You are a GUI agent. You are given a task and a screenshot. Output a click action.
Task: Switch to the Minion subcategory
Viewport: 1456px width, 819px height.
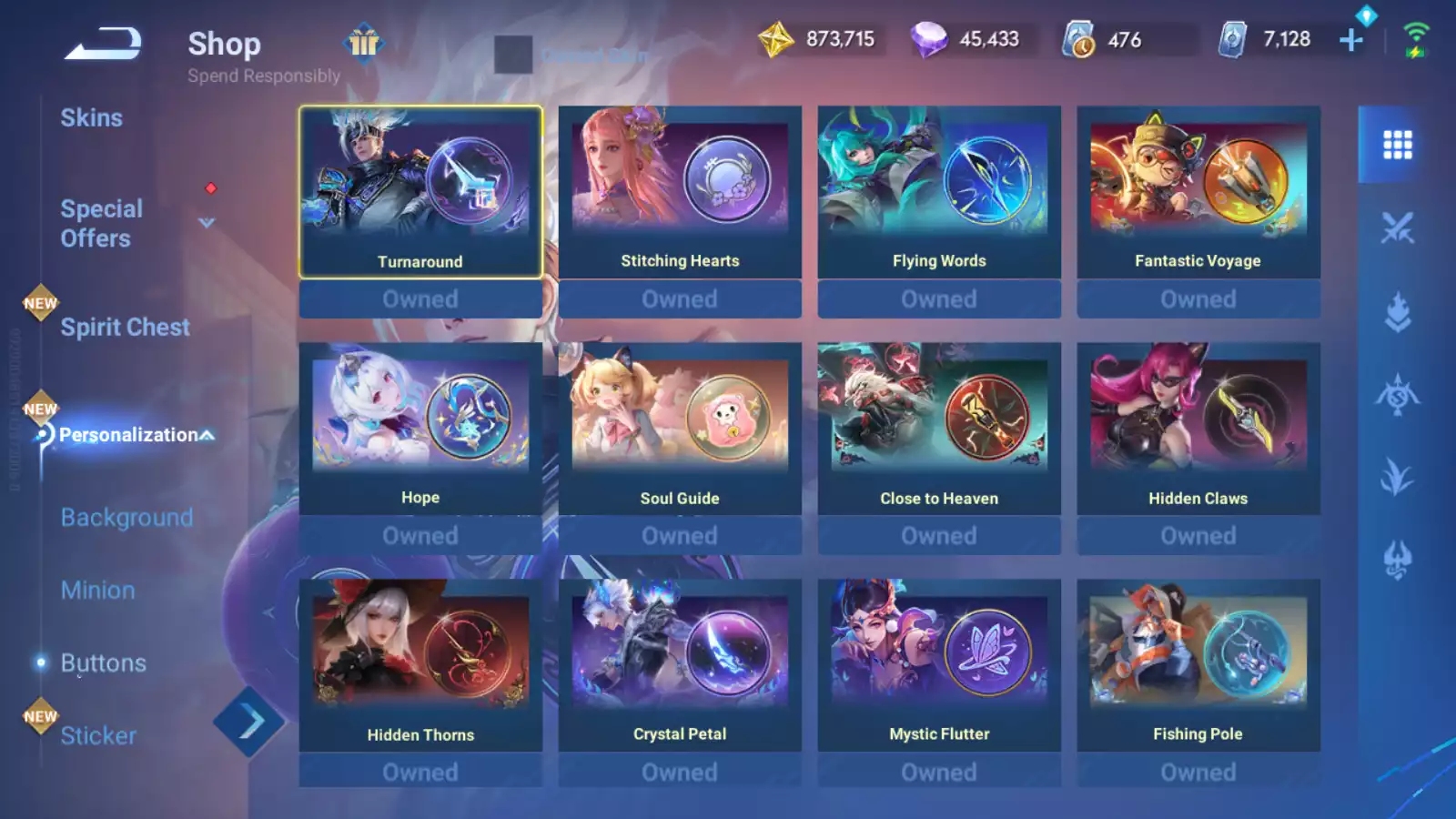[97, 591]
